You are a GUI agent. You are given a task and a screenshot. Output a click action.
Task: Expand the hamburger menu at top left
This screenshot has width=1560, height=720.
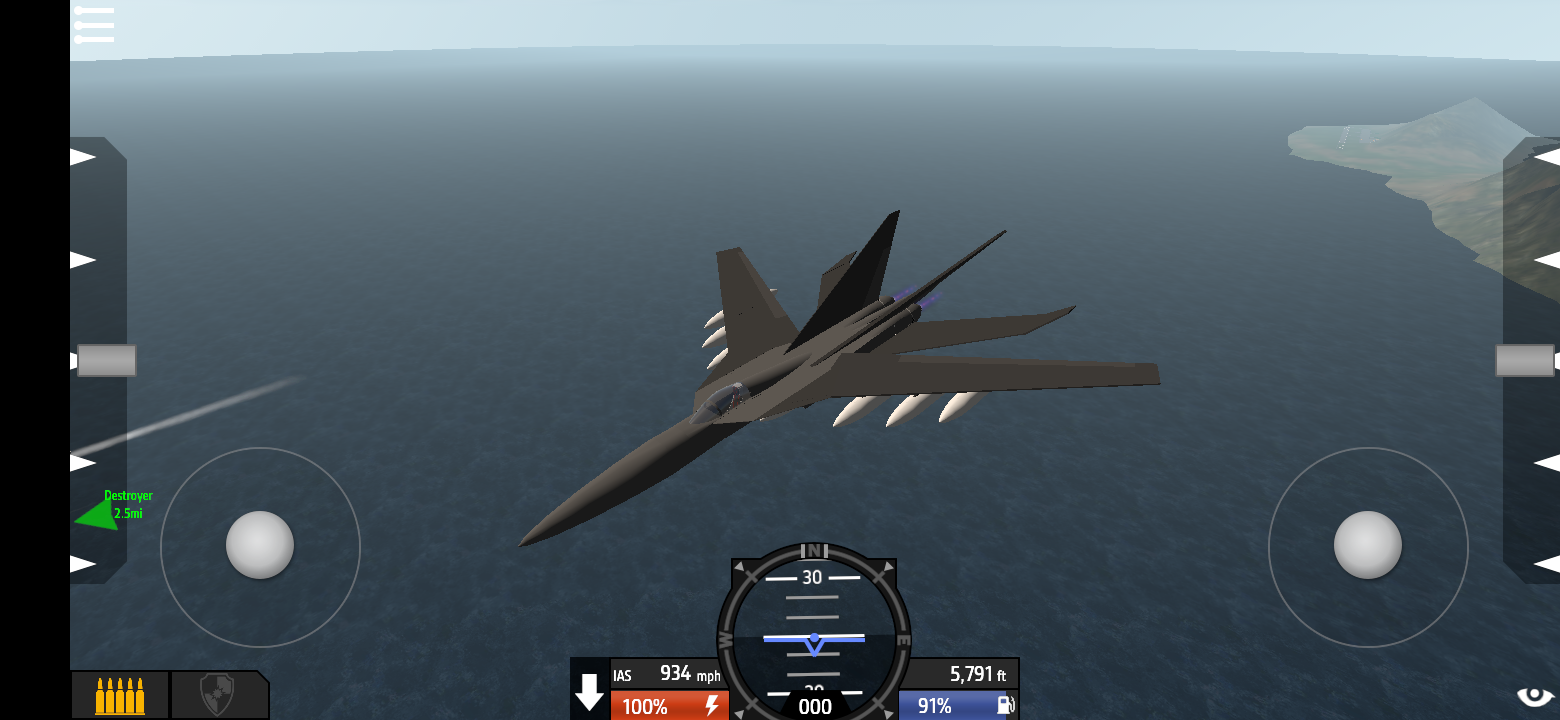tap(94, 25)
